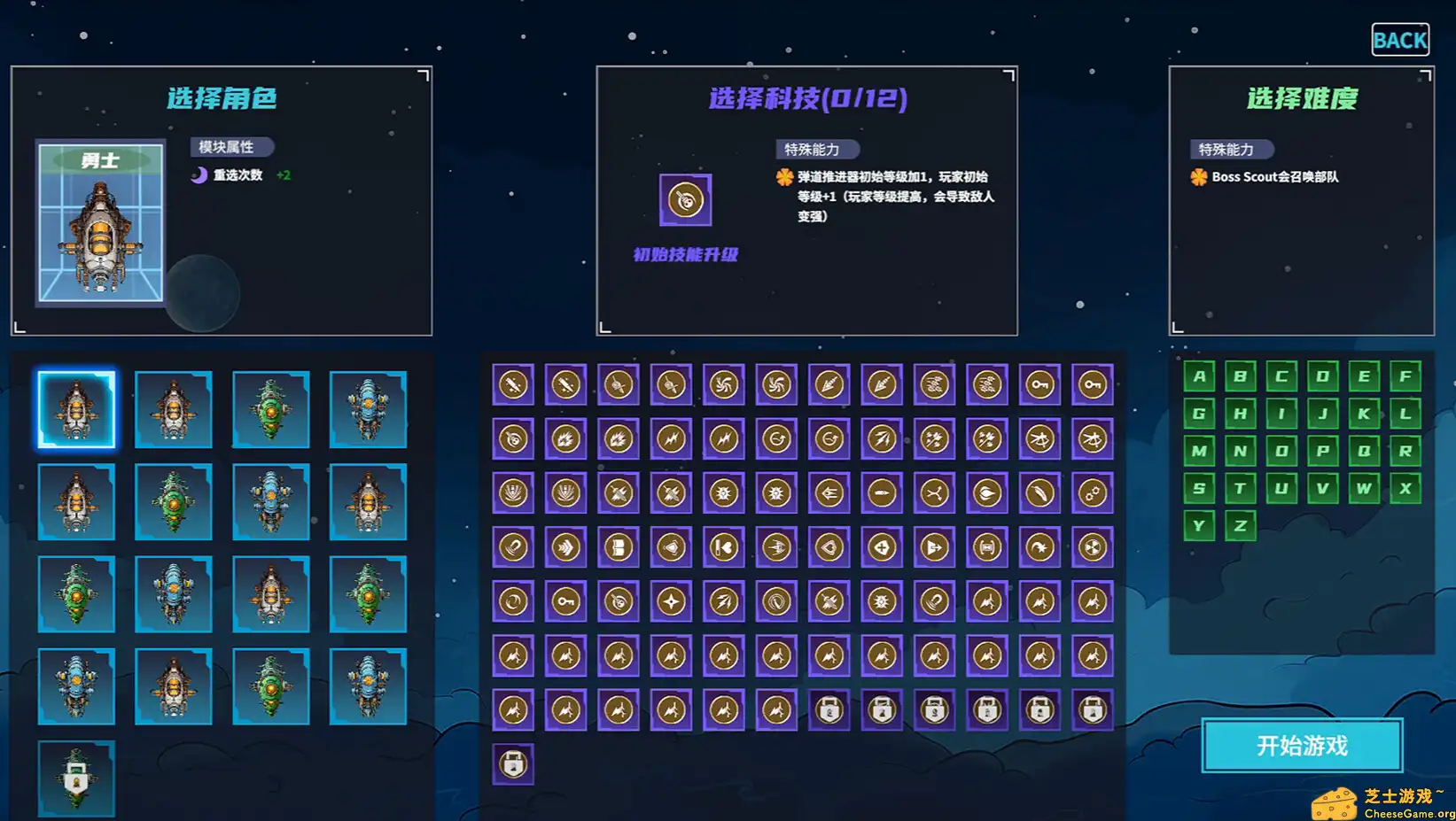
Task: Select the locked ship thumbnail at bottom left
Action: (x=76, y=778)
